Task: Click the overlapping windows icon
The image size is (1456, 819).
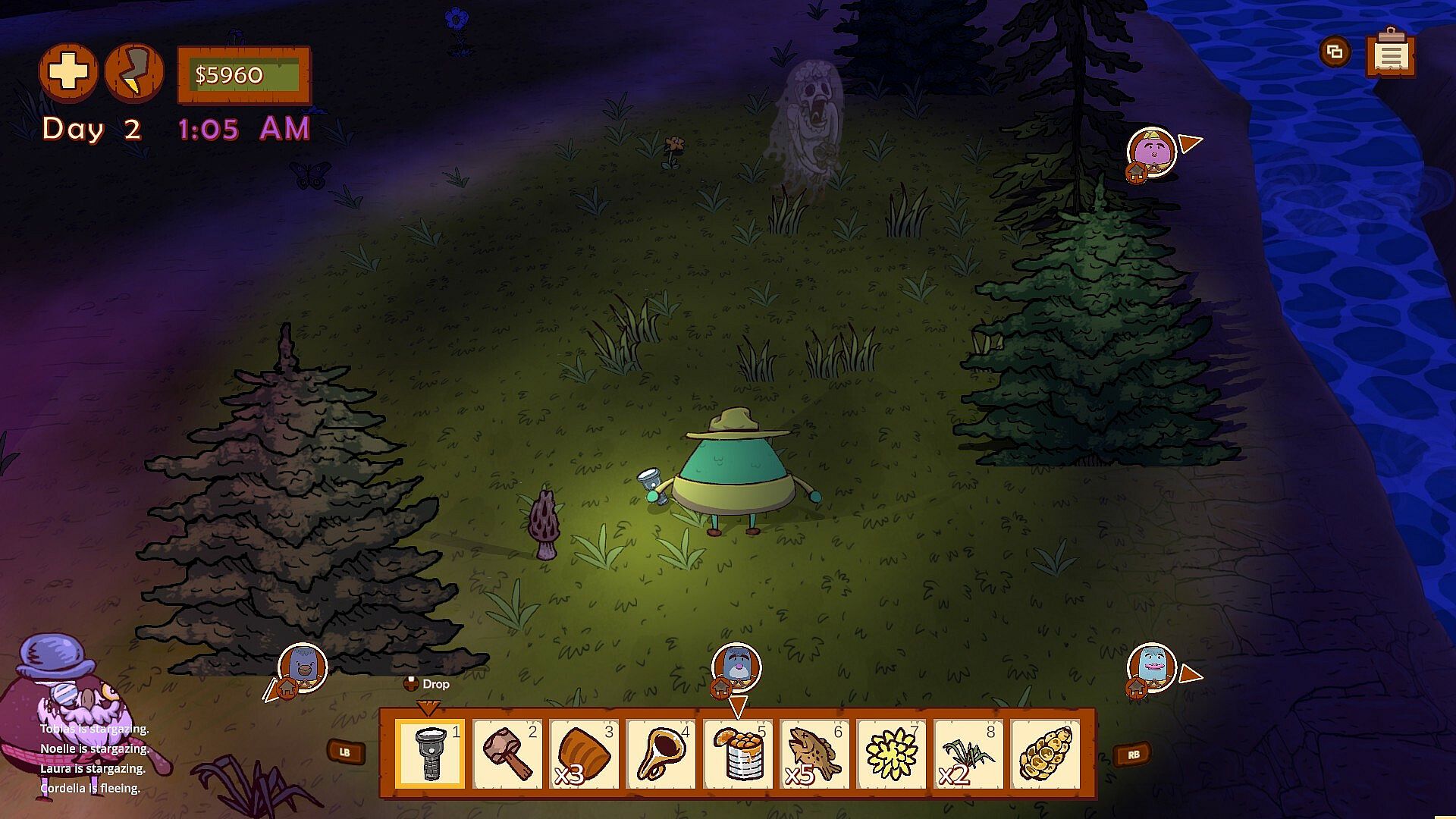Action: tap(1335, 52)
